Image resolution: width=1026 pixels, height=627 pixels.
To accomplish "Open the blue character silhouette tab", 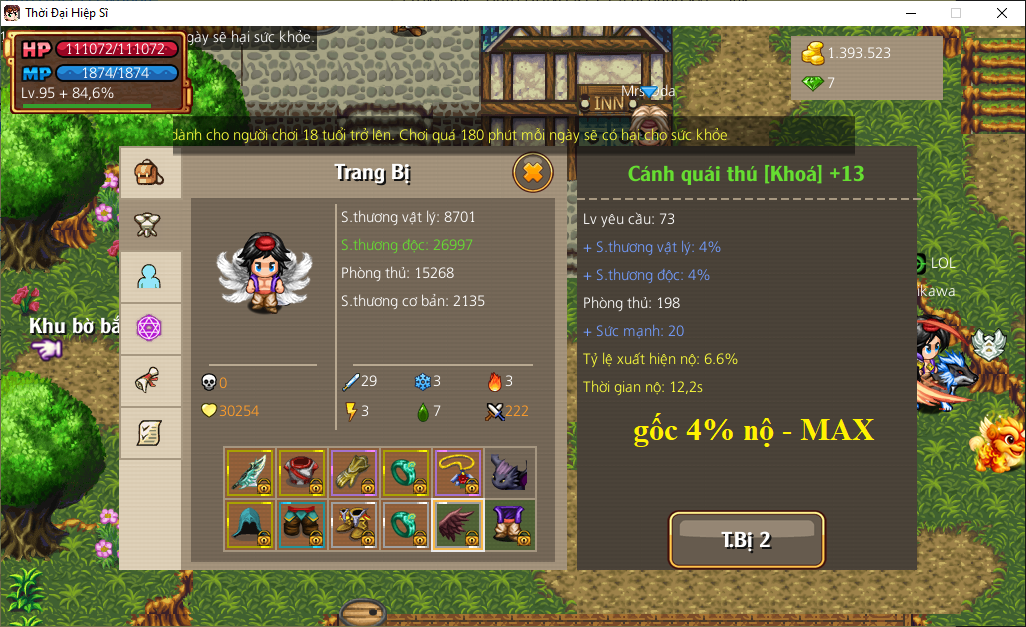I will (150, 276).
